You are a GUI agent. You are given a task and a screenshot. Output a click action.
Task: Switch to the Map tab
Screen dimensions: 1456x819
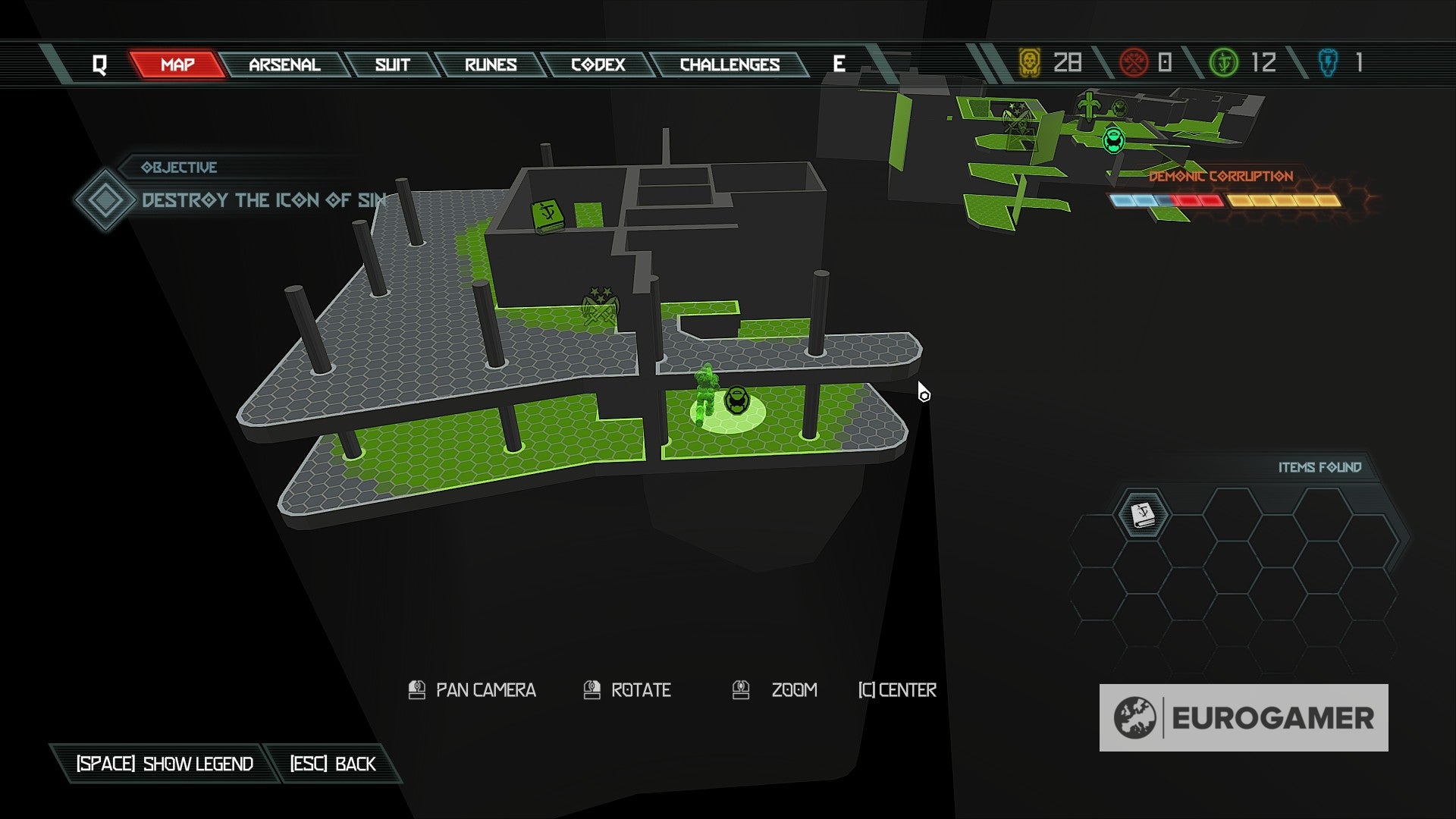point(177,64)
